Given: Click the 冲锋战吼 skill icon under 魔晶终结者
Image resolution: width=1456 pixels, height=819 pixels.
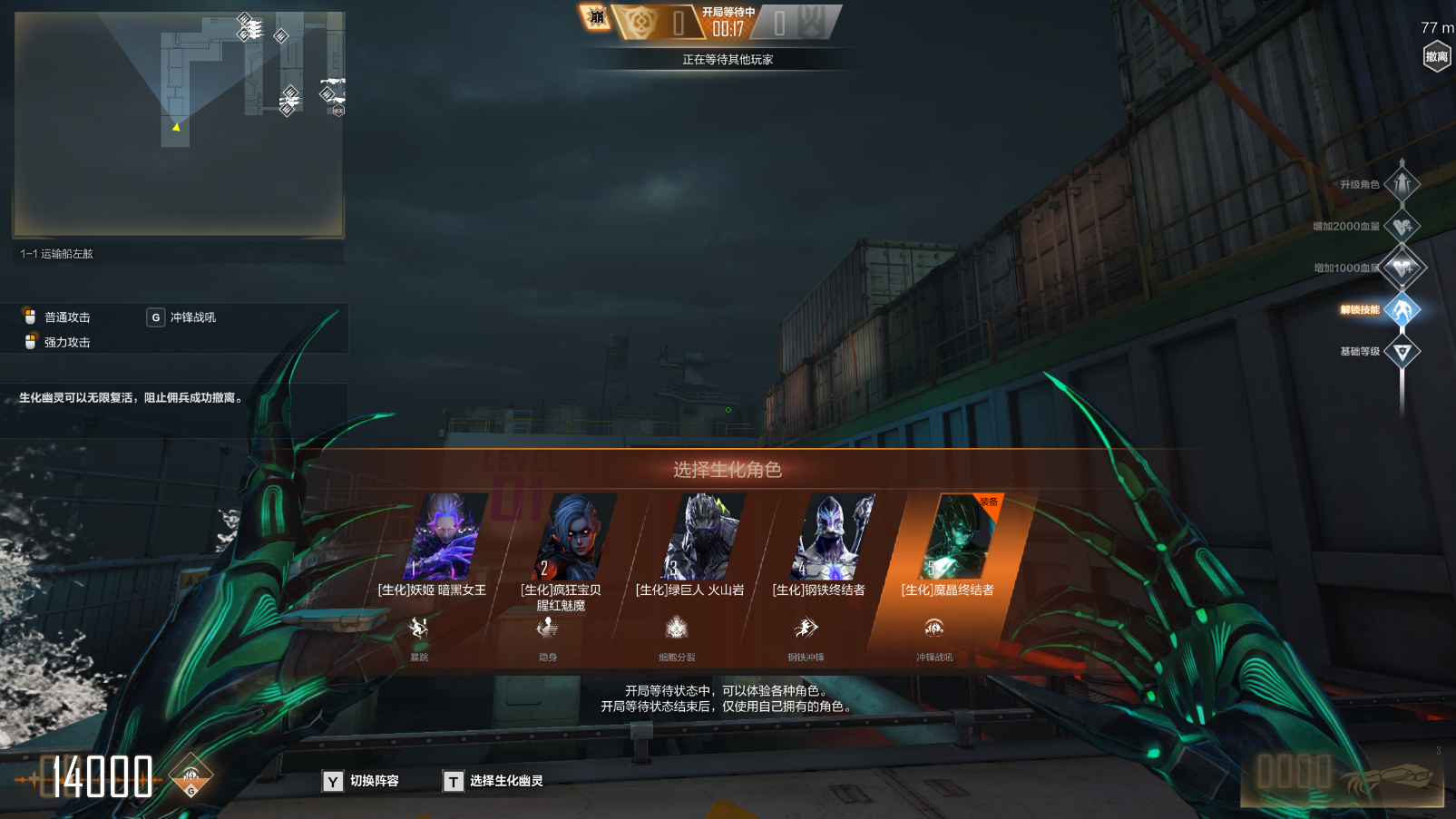Looking at the screenshot, I should [x=933, y=628].
